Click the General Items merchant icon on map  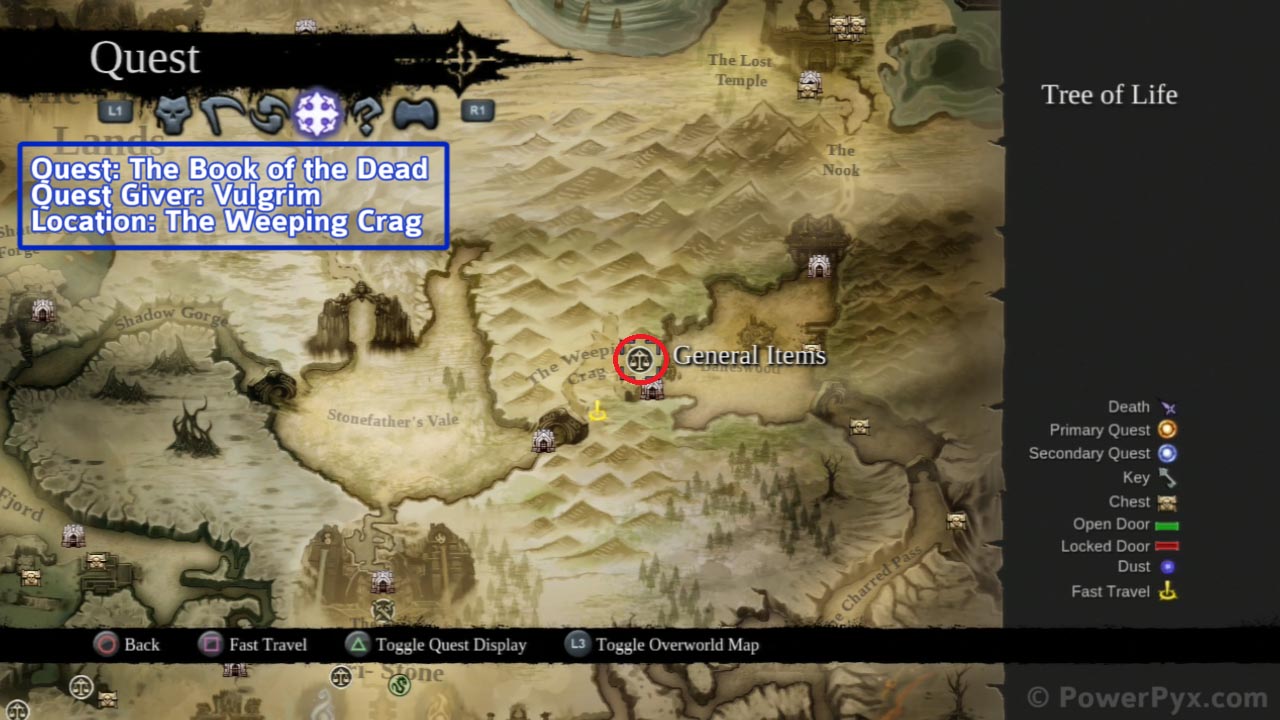pos(640,358)
